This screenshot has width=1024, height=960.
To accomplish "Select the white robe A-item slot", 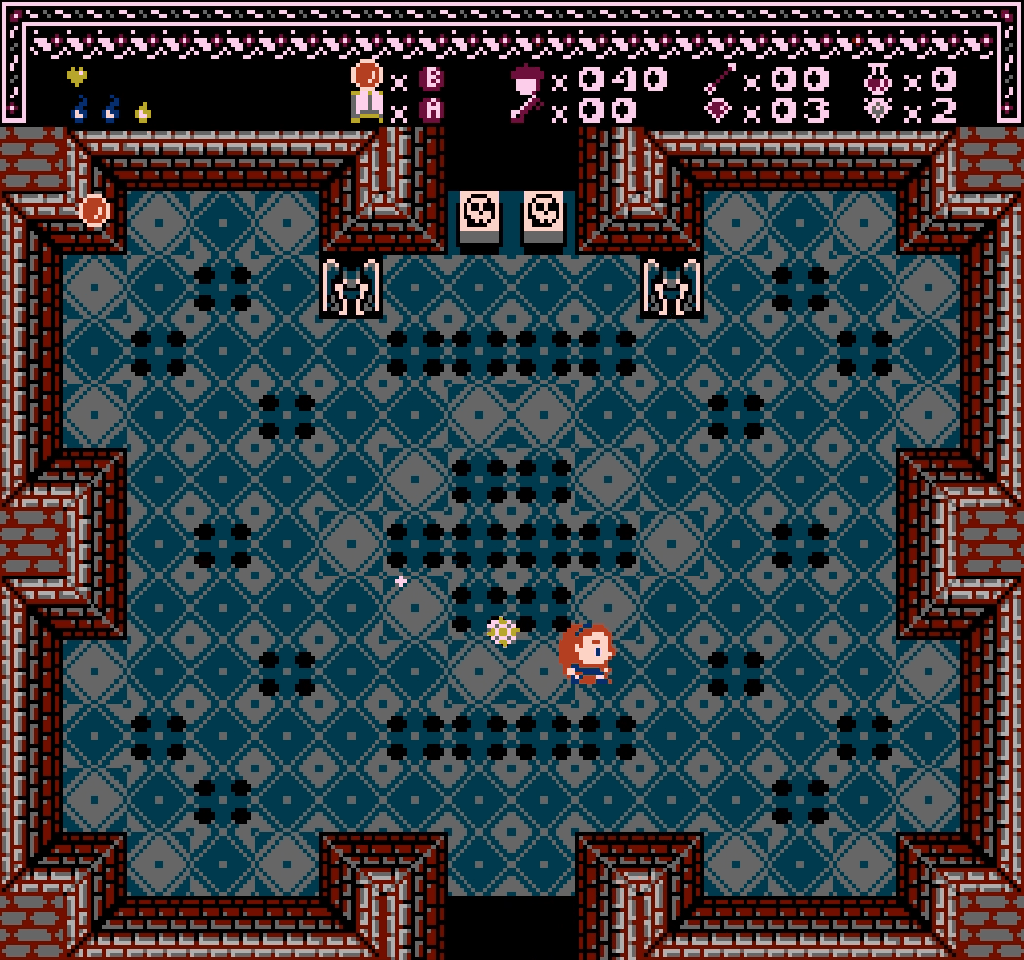I will (x=367, y=106).
